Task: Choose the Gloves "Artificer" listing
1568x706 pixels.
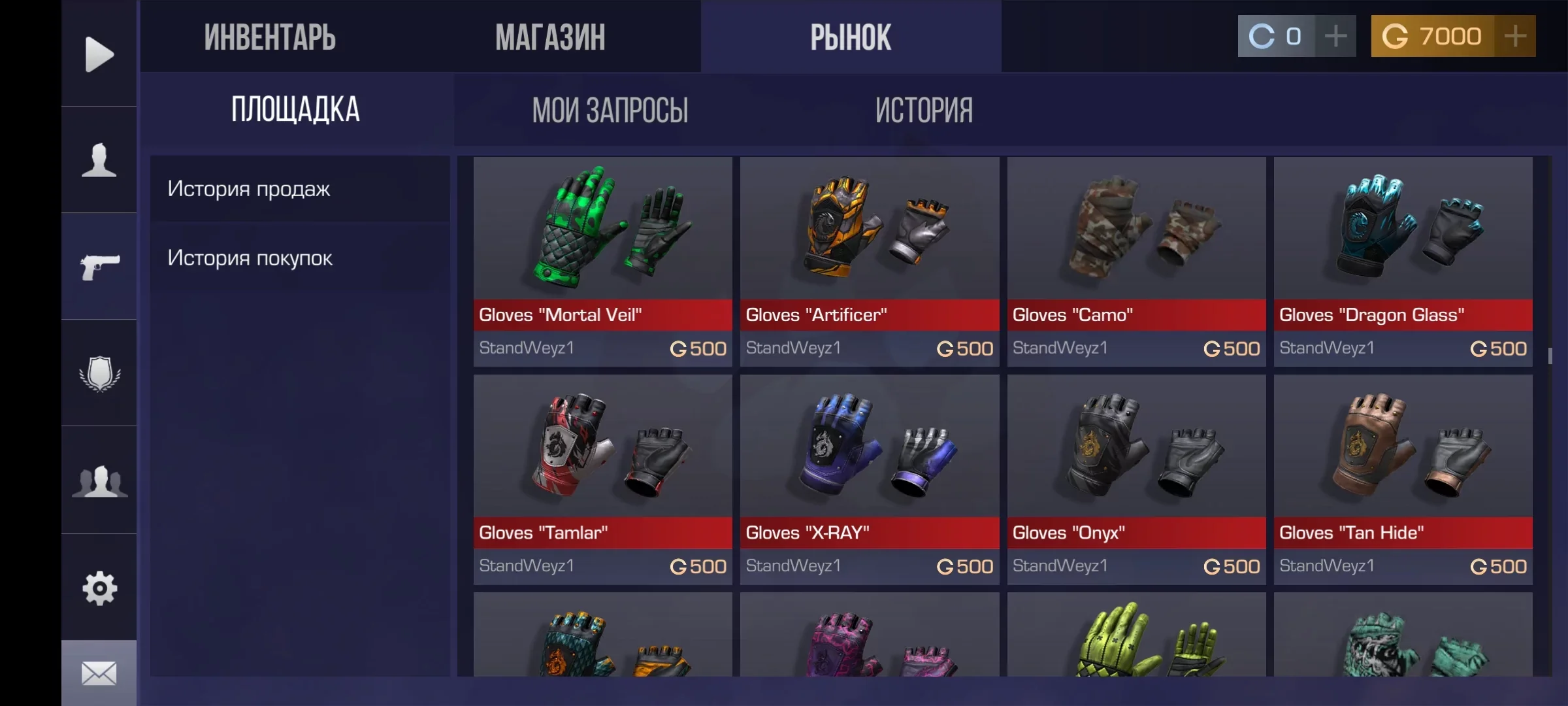Action: click(x=870, y=261)
